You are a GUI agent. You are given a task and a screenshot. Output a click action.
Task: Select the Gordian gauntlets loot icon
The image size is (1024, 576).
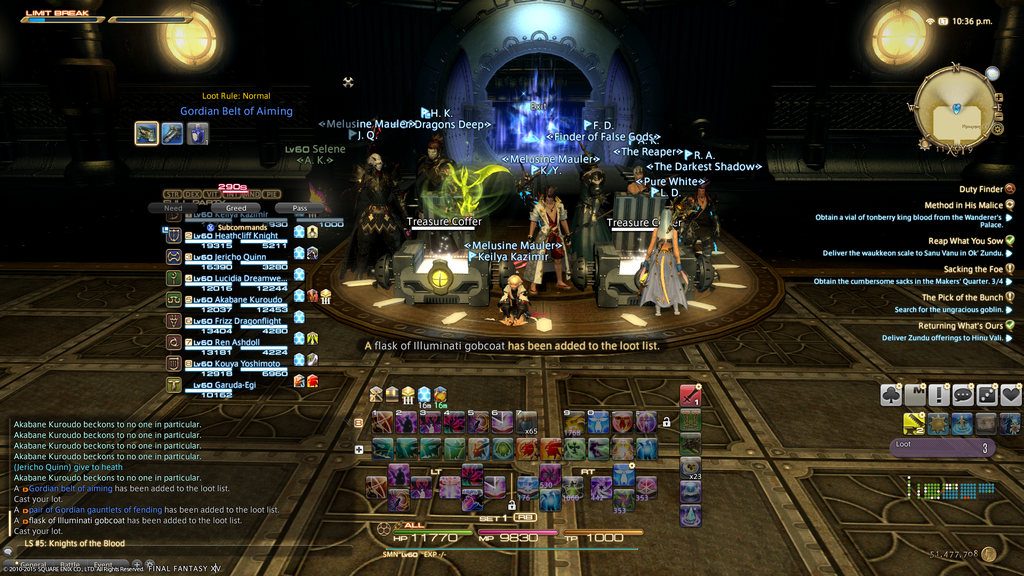click(x=172, y=133)
